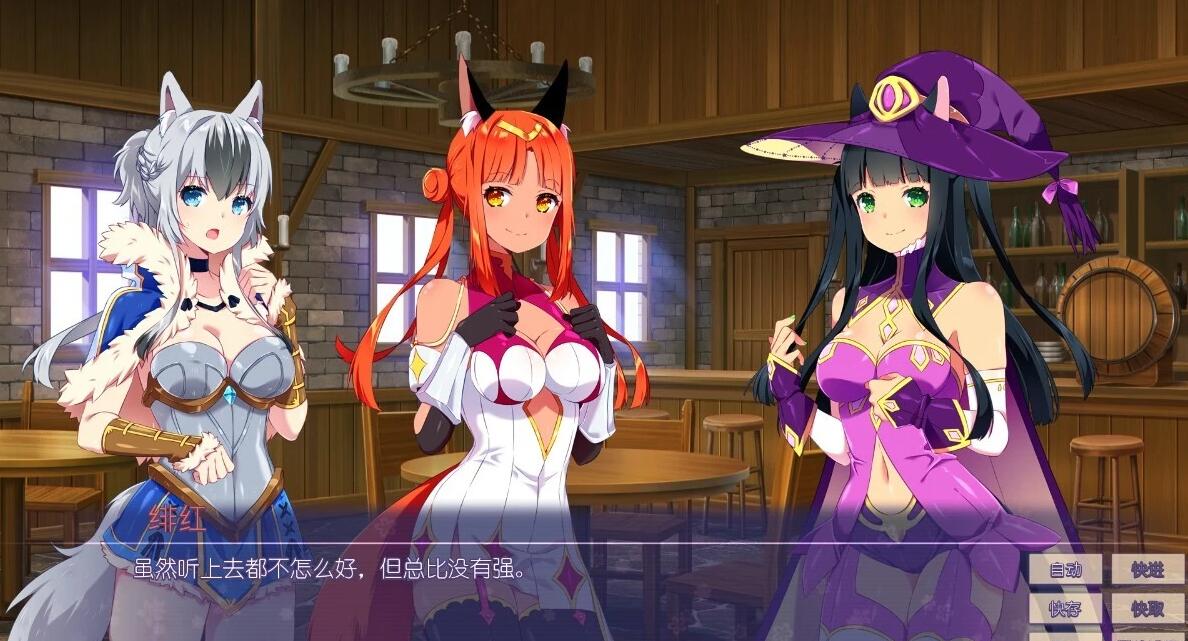Quick load using the 快取 button

1147,608
